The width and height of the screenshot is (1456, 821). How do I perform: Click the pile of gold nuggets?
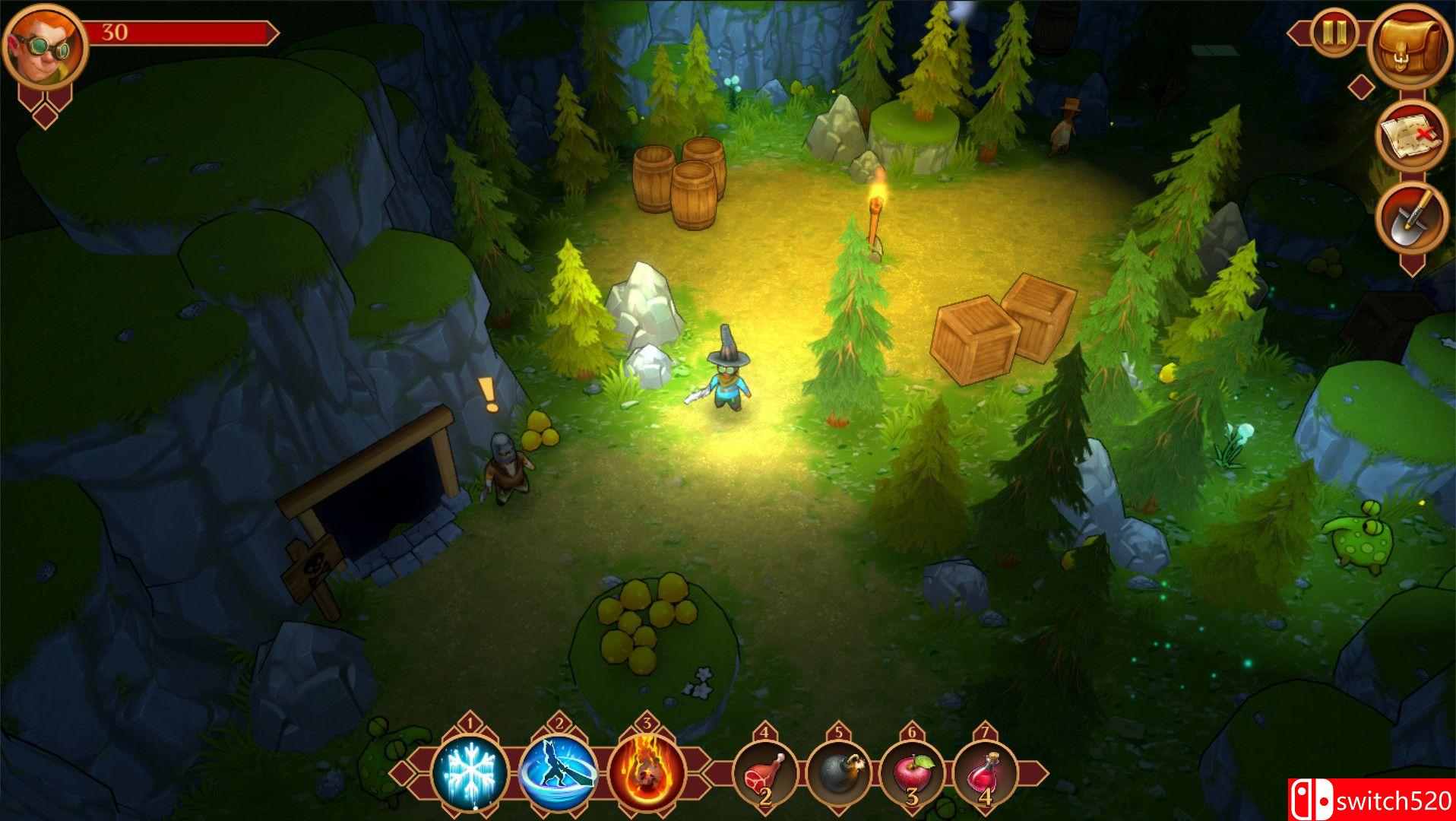coord(642,623)
